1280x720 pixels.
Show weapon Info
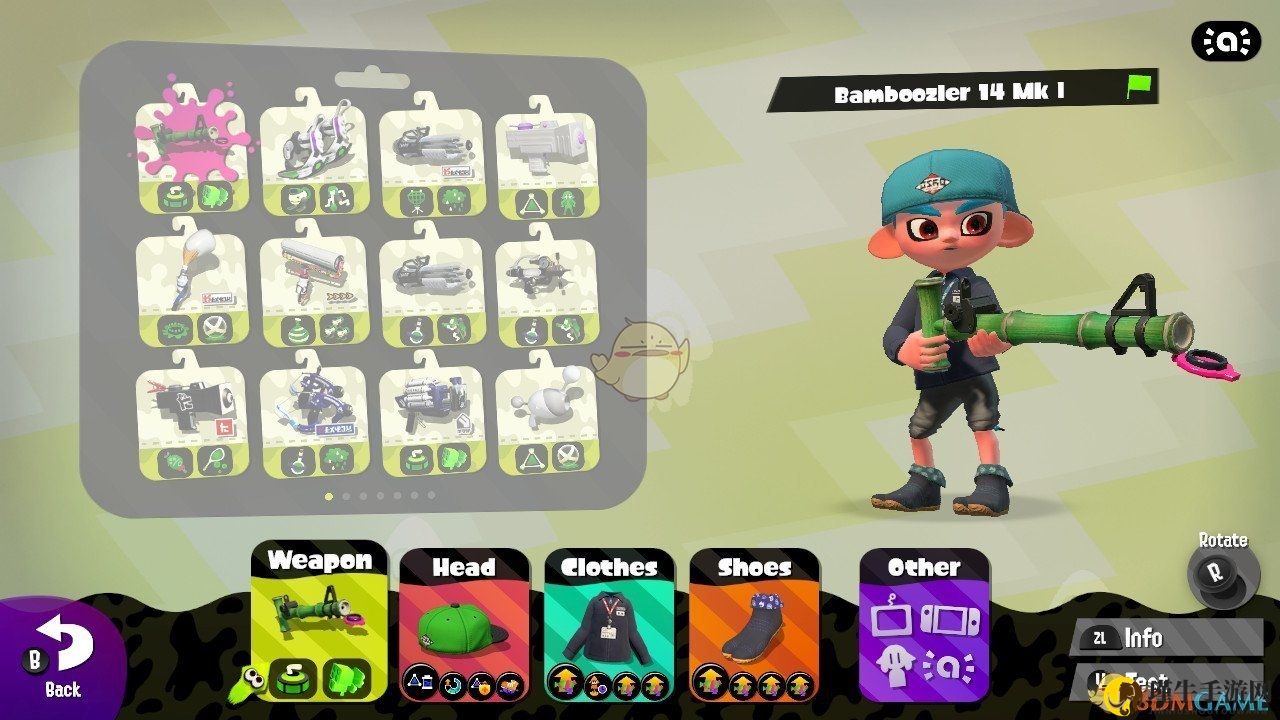(x=1141, y=638)
